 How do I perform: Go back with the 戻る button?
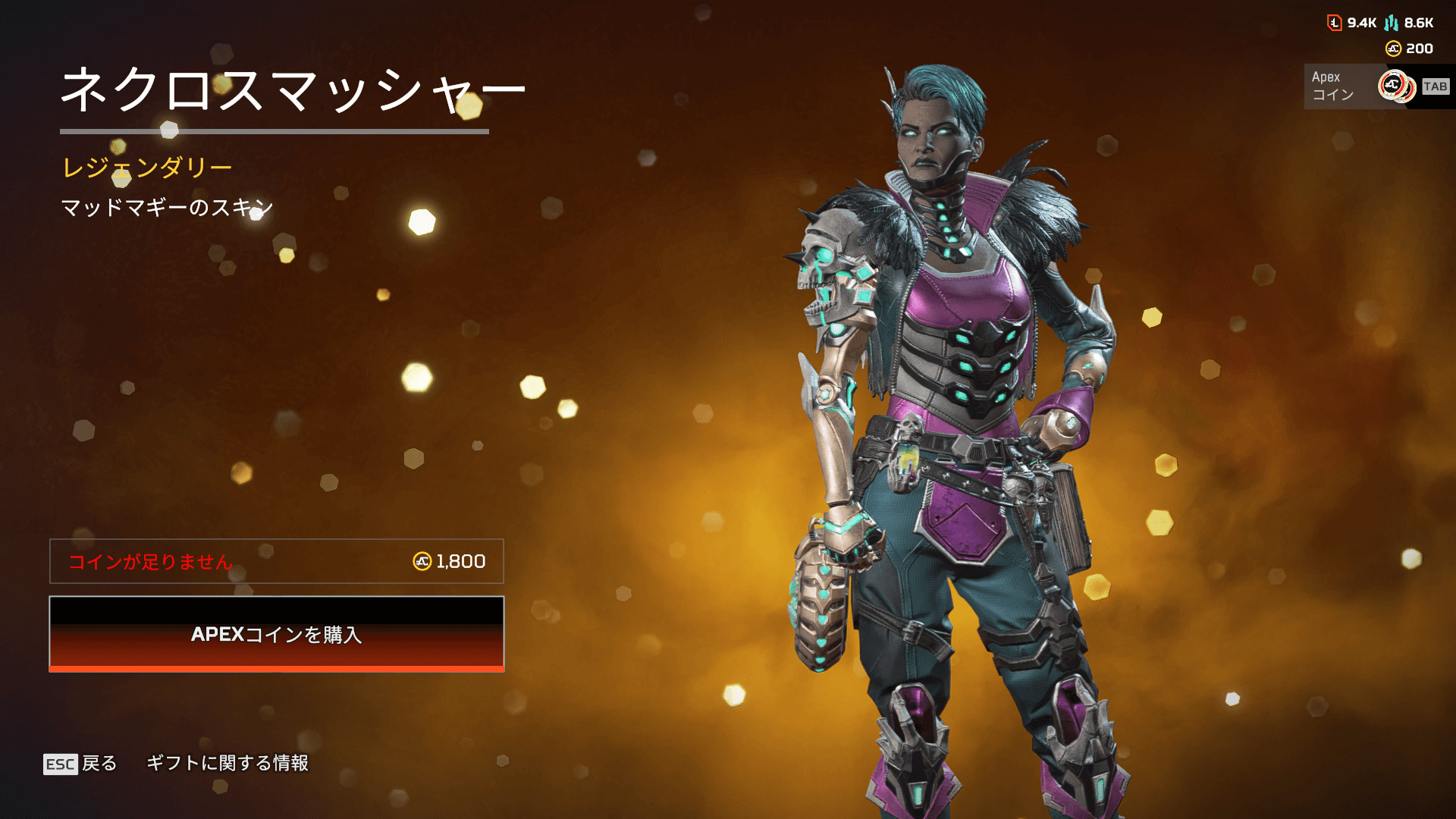coord(80,763)
